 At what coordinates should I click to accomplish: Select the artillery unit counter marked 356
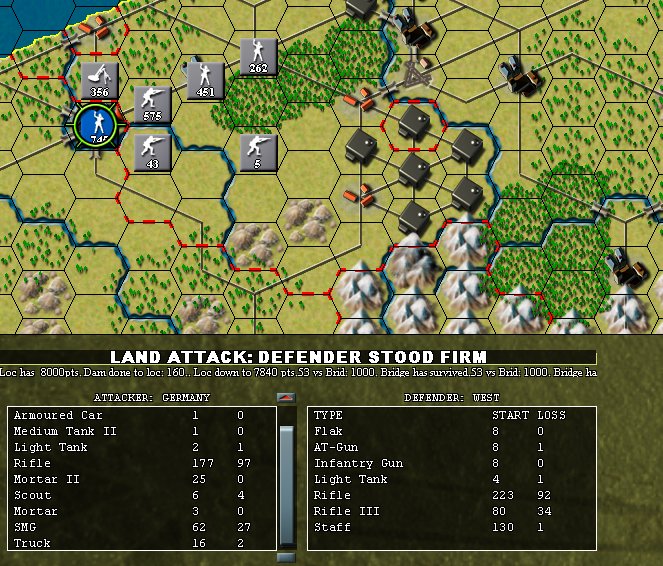pyautogui.click(x=99, y=79)
